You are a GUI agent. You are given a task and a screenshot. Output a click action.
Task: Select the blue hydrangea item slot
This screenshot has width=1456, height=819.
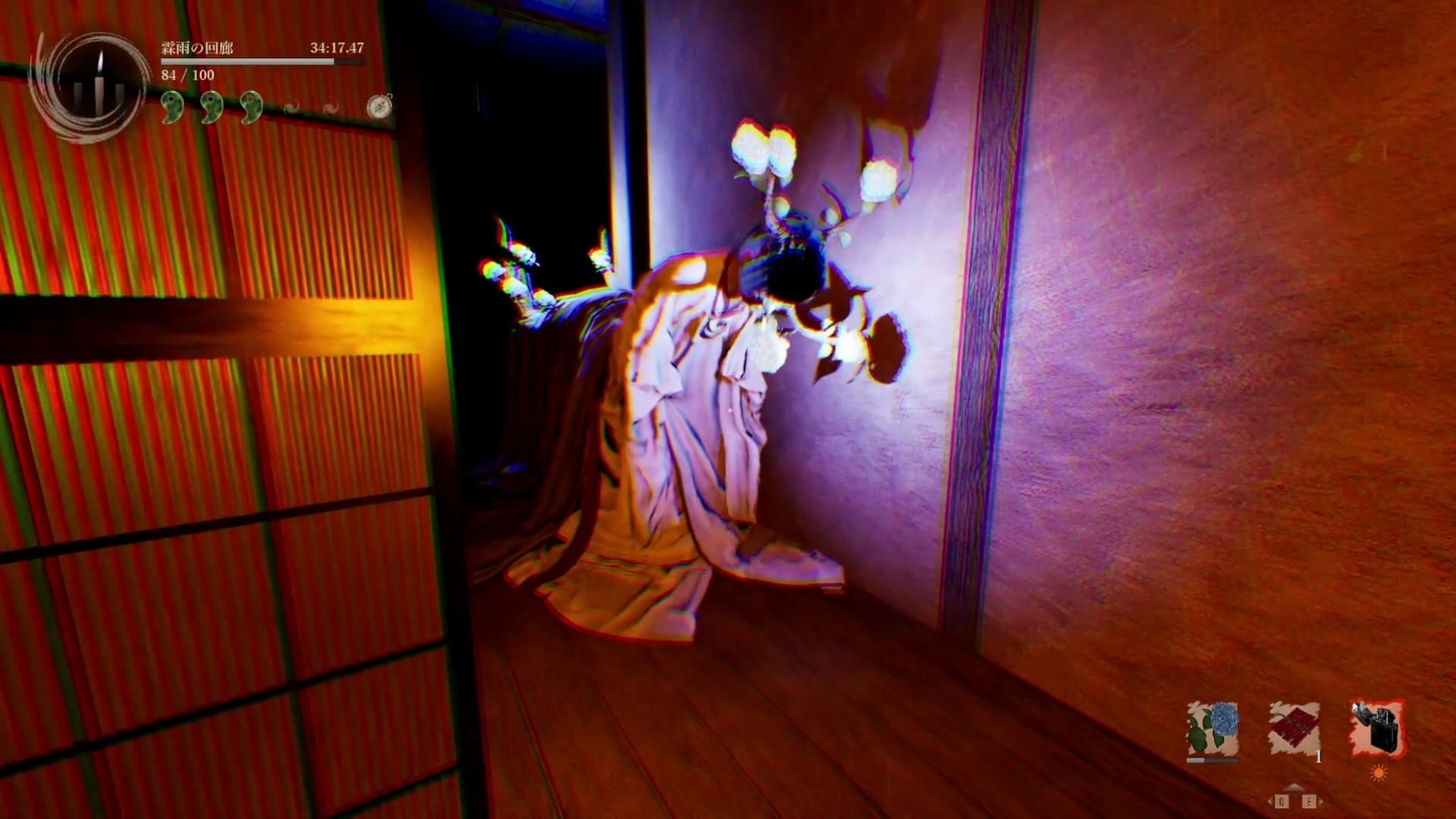coord(1214,727)
